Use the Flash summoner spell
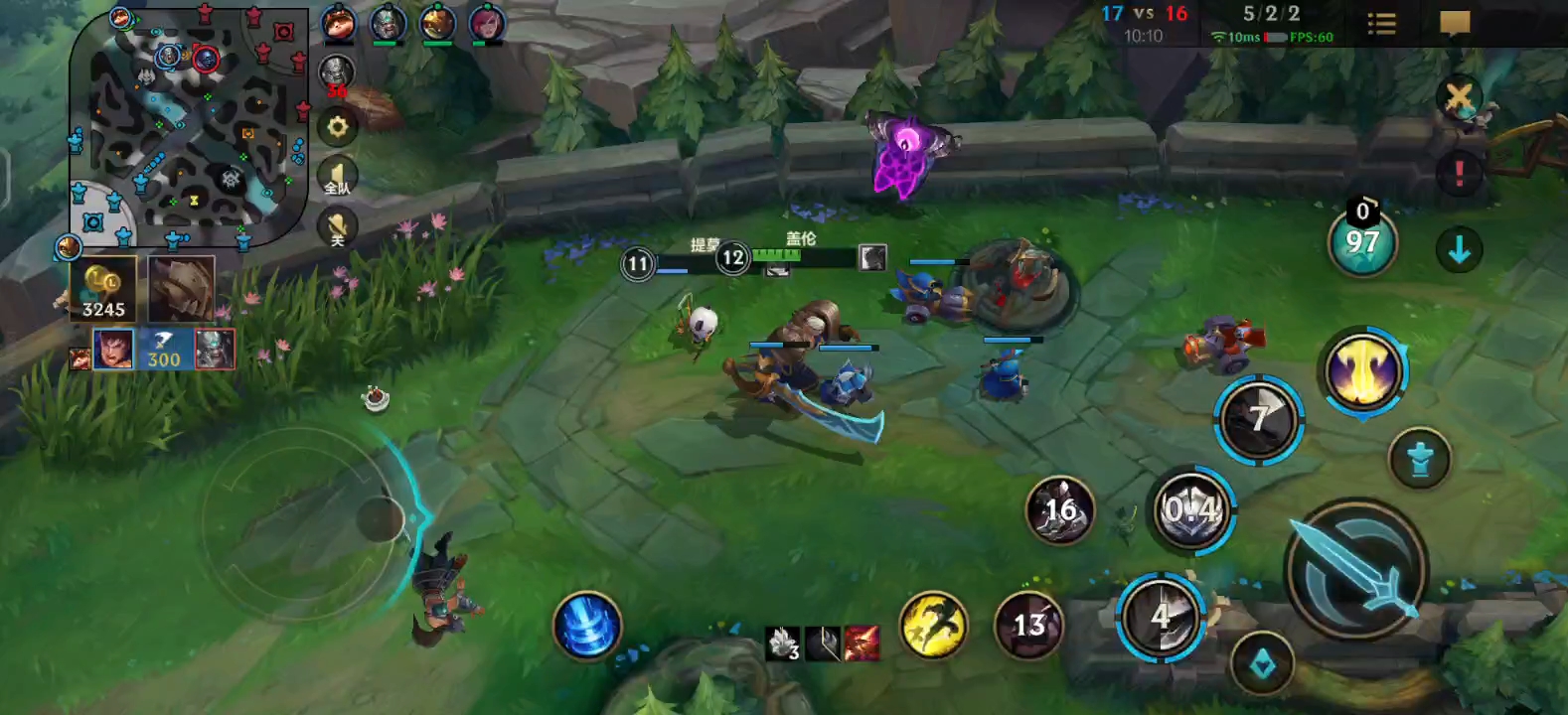 pos(933,625)
